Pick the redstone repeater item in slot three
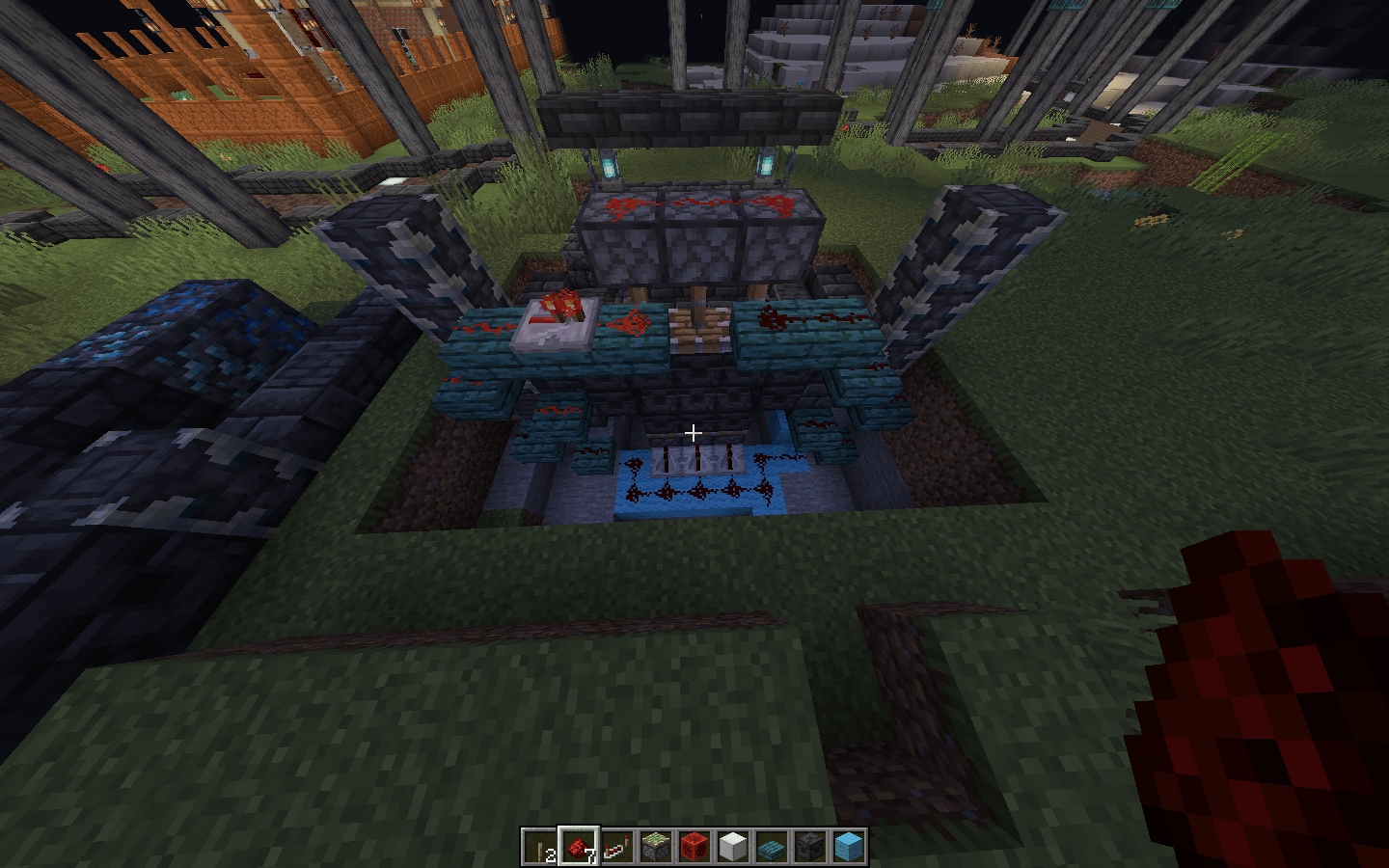 point(617,849)
